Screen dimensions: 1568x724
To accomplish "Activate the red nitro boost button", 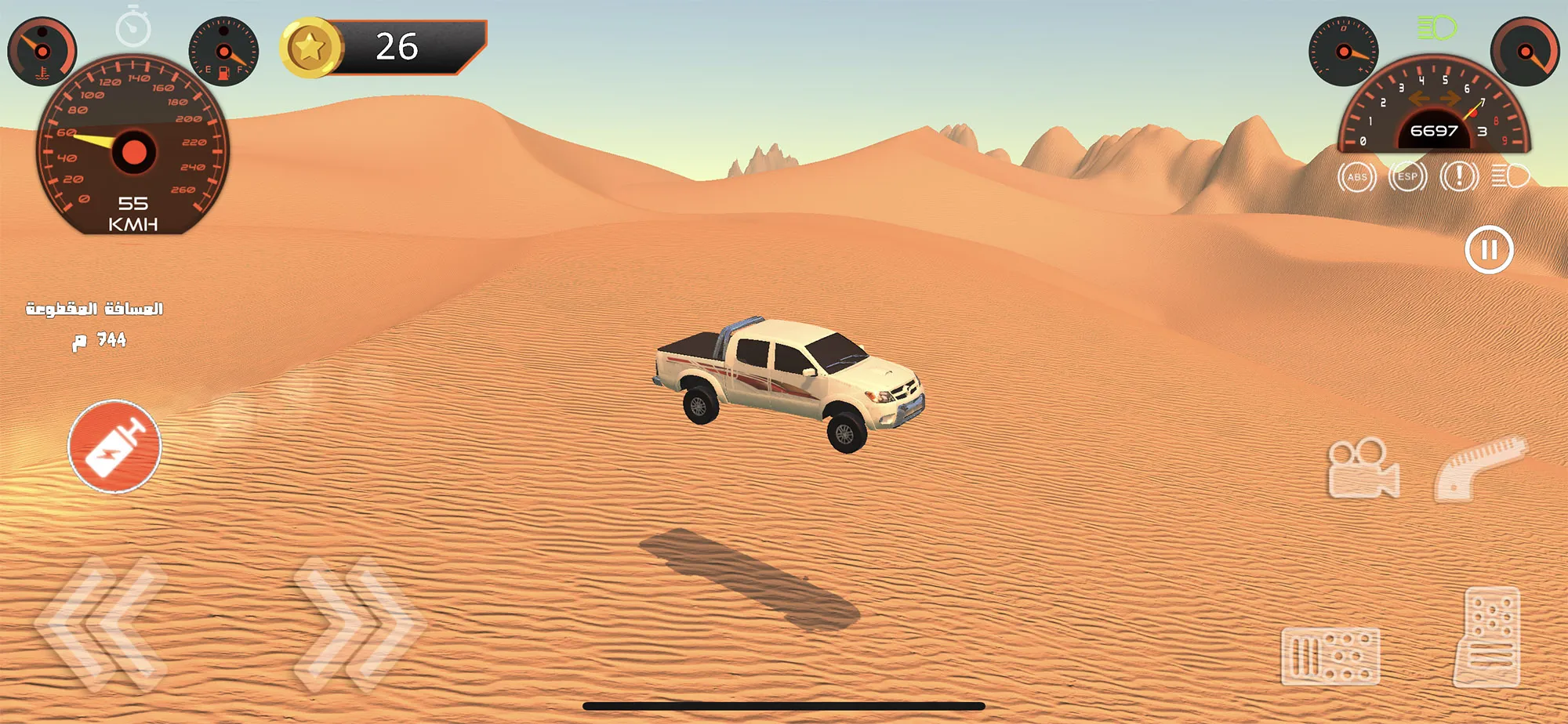I will pyautogui.click(x=114, y=447).
